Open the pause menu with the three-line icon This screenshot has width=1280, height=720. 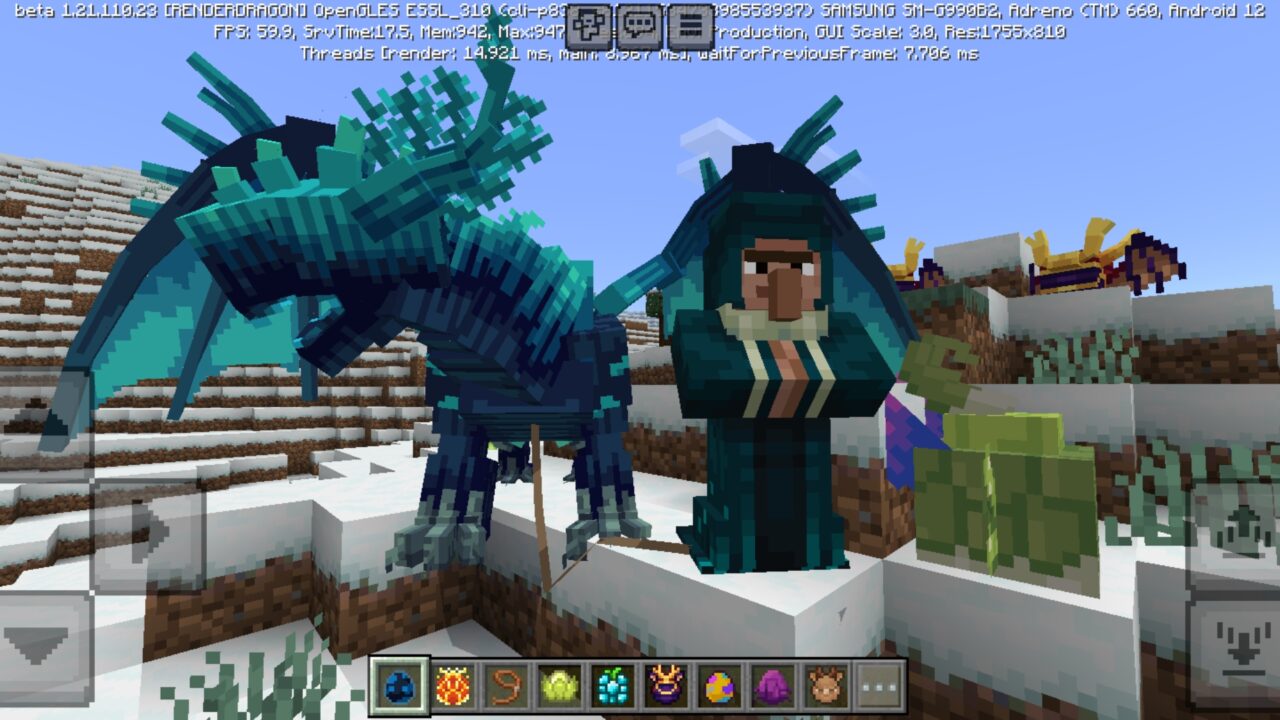(691, 25)
